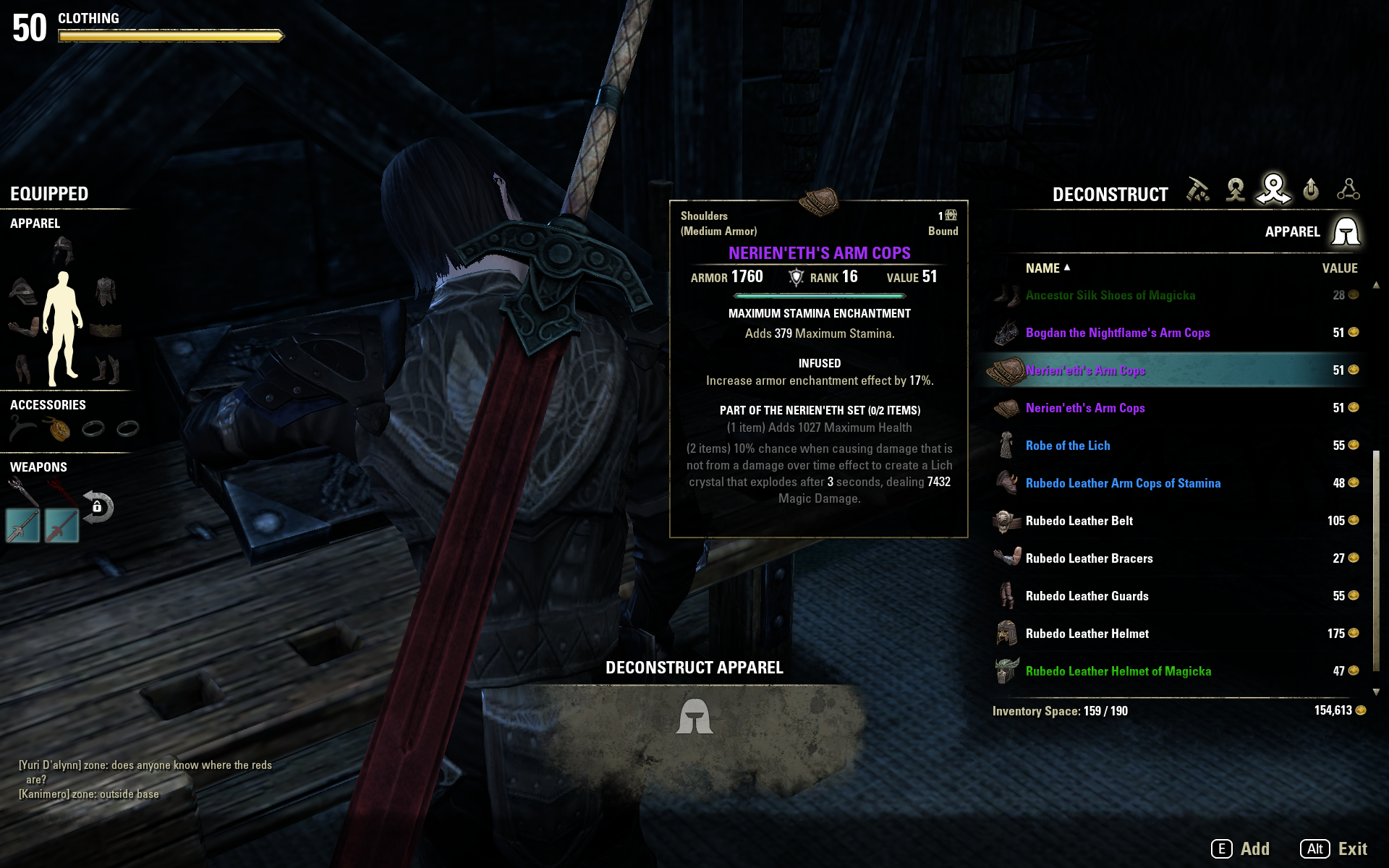
Task: Open the Refine crafting tab icon
Action: pyautogui.click(x=1198, y=190)
